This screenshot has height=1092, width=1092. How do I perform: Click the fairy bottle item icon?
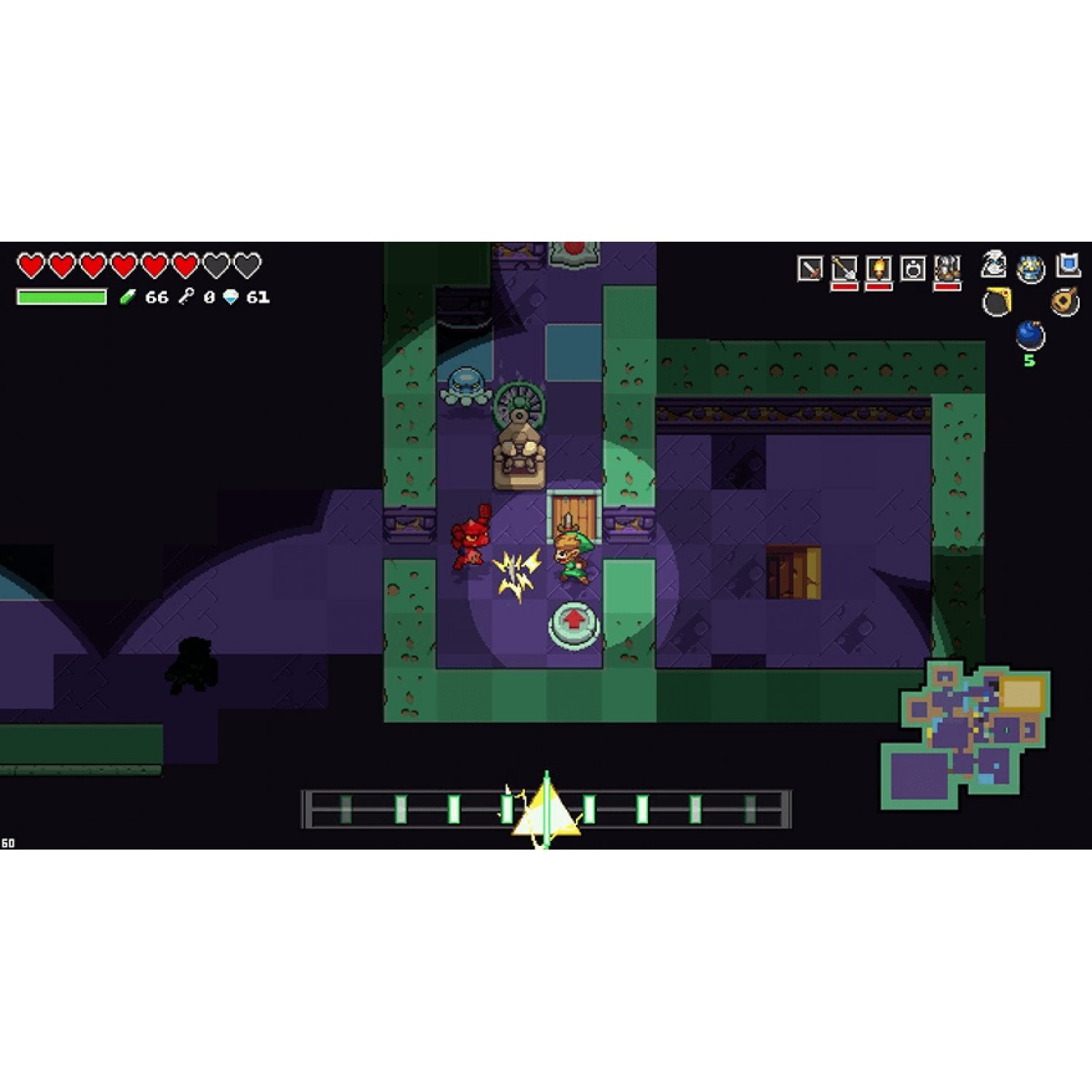[992, 268]
